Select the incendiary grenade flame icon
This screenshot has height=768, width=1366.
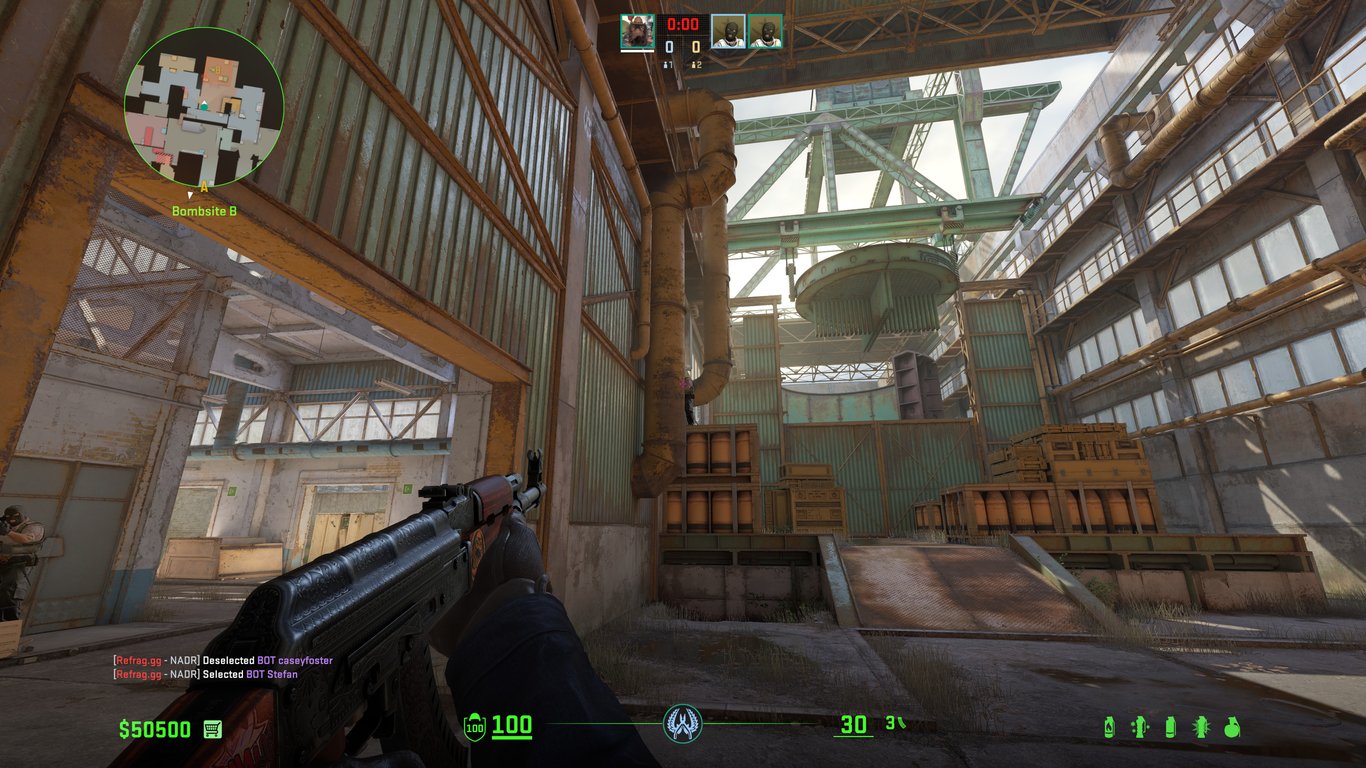click(1109, 727)
